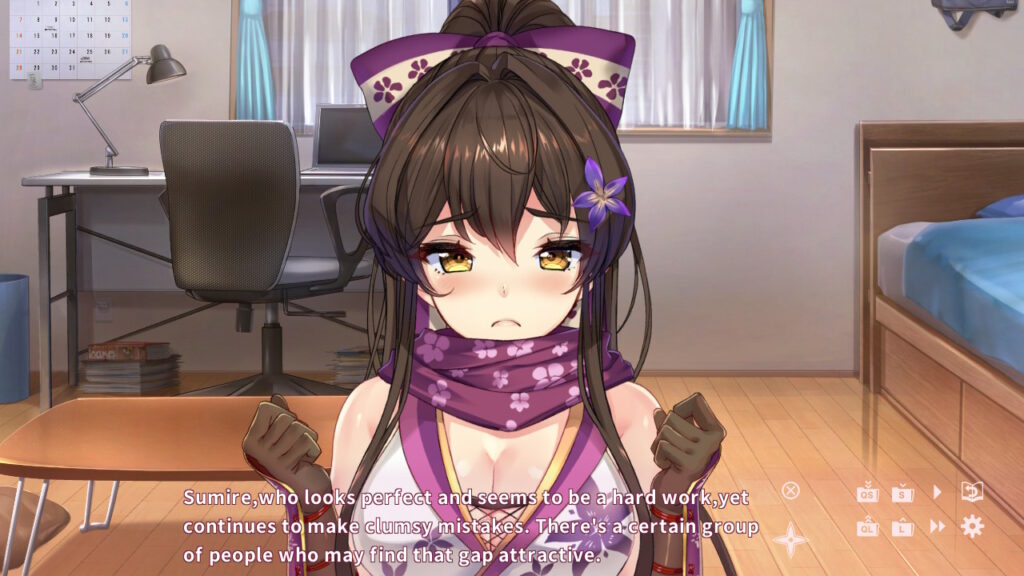Viewport: 1024px width, 576px height.
Task: Open settings with the gear icon
Action: pyautogui.click(x=972, y=527)
